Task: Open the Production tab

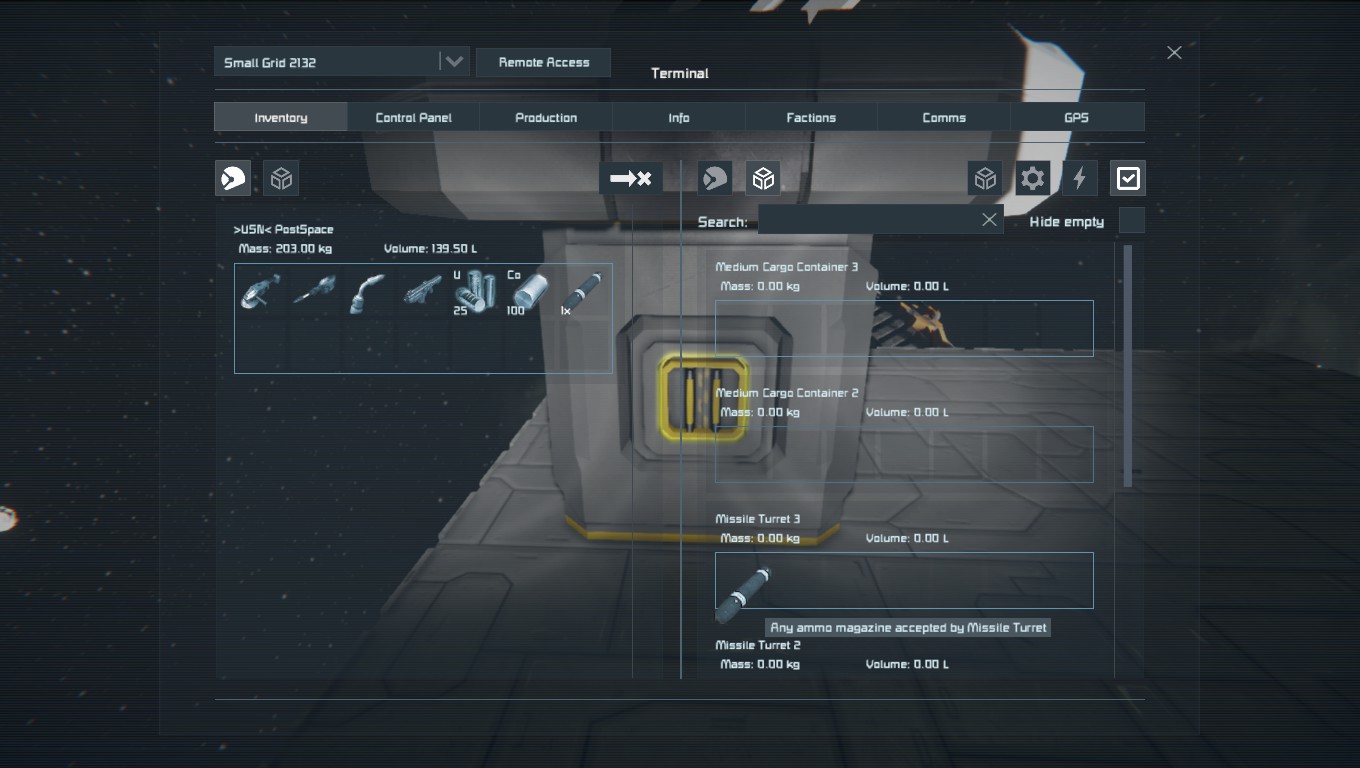Action: pyautogui.click(x=546, y=117)
